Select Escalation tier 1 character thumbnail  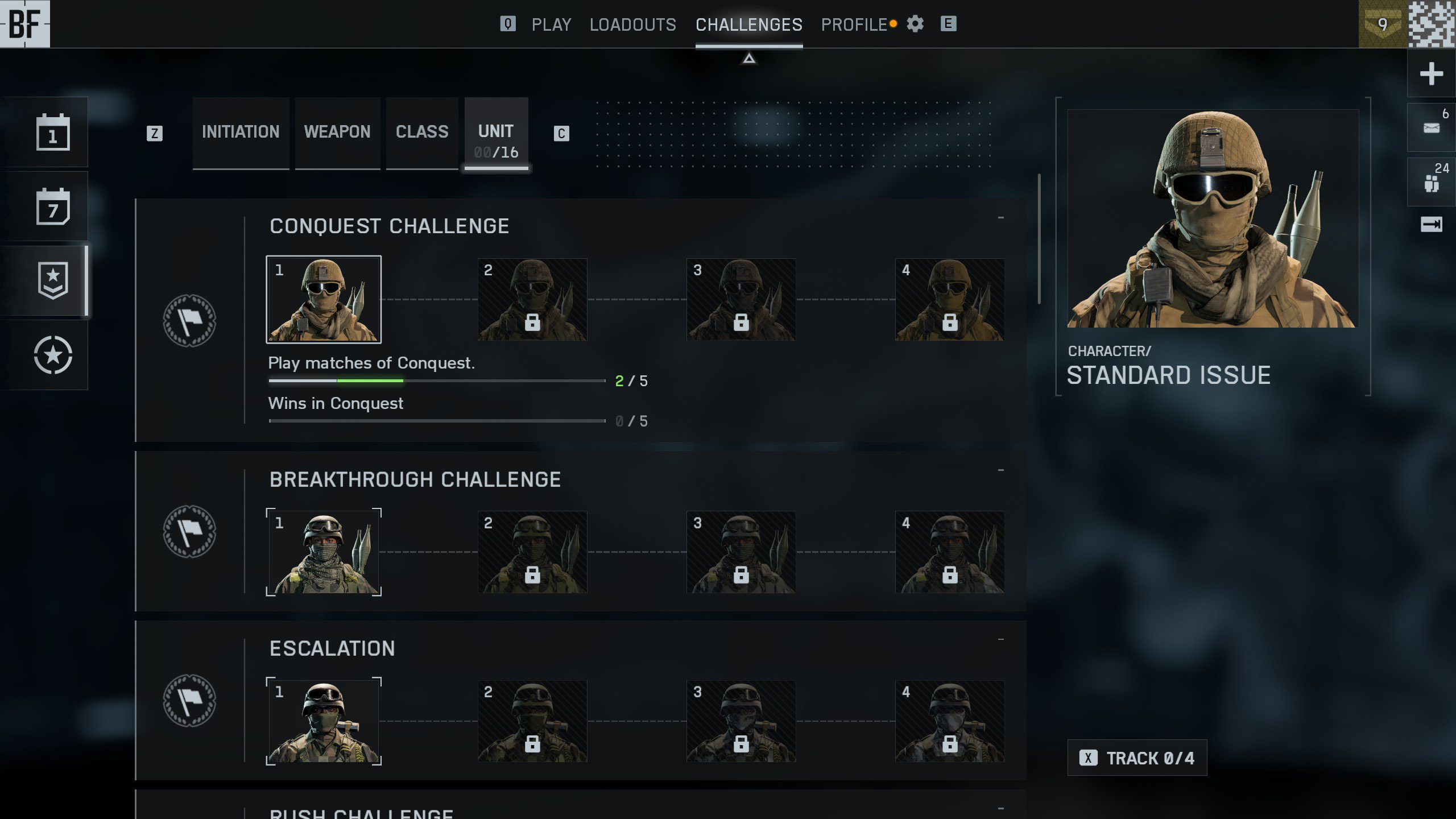324,721
